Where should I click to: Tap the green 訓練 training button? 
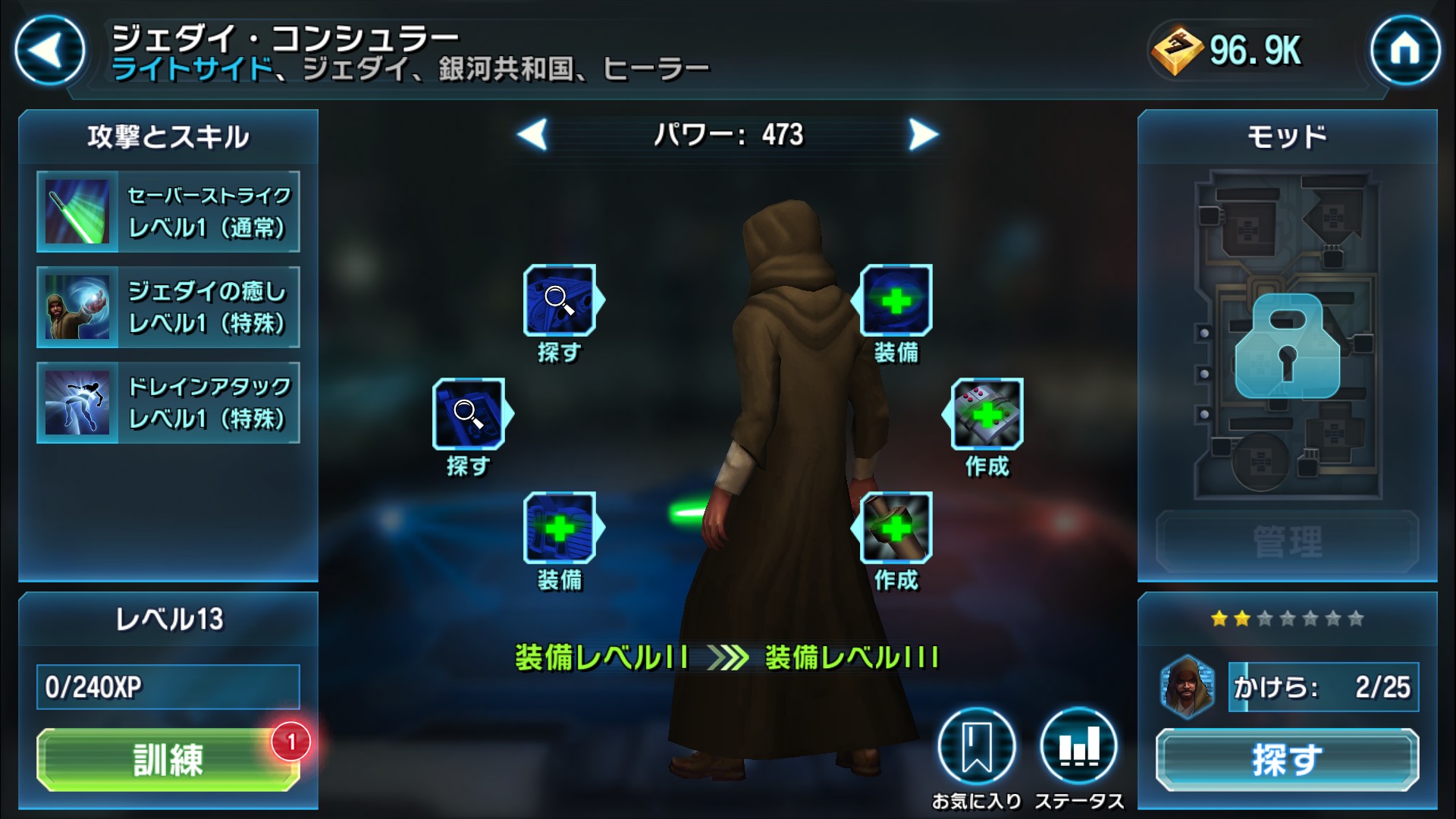pyautogui.click(x=168, y=759)
